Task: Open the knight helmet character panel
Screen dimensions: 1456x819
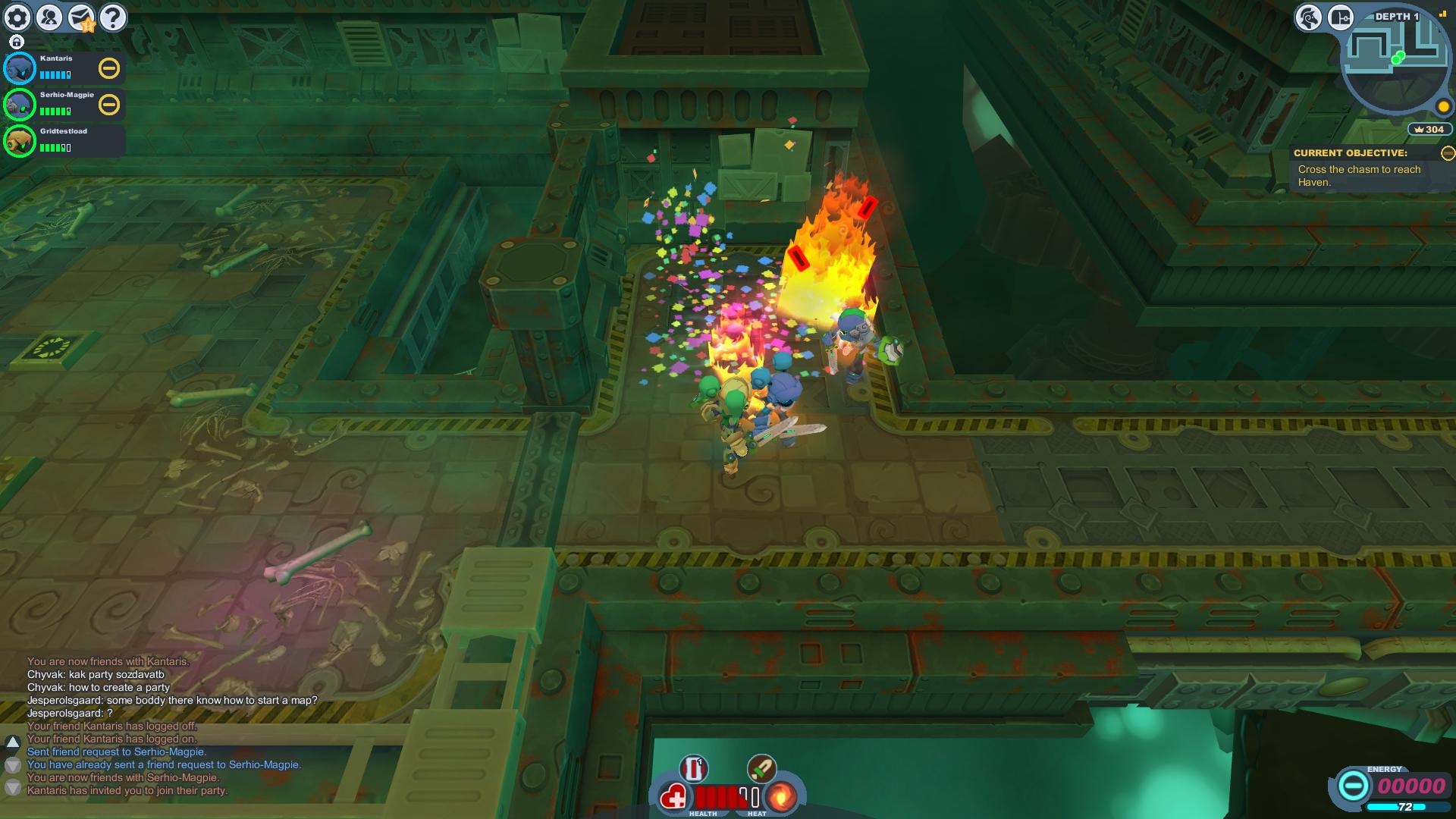Action: click(1308, 17)
